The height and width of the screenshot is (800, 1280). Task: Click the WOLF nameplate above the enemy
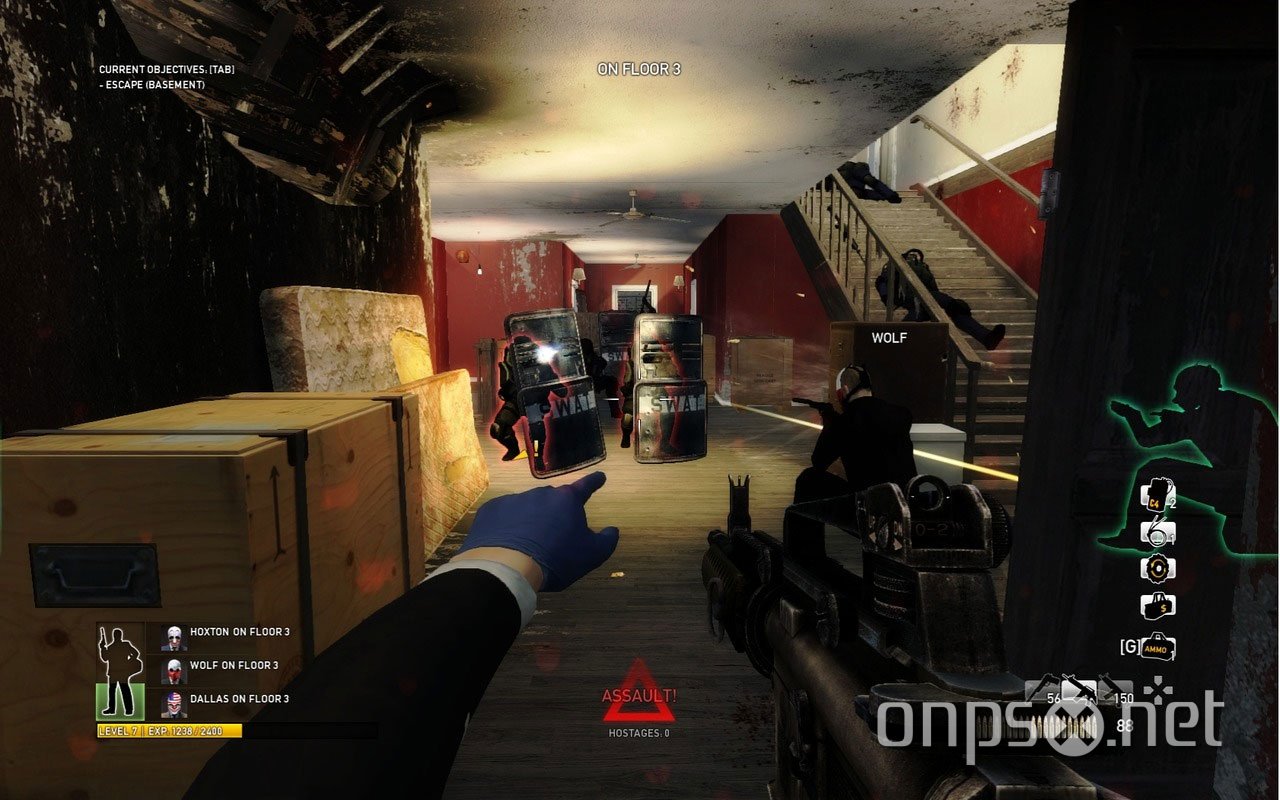tap(890, 338)
